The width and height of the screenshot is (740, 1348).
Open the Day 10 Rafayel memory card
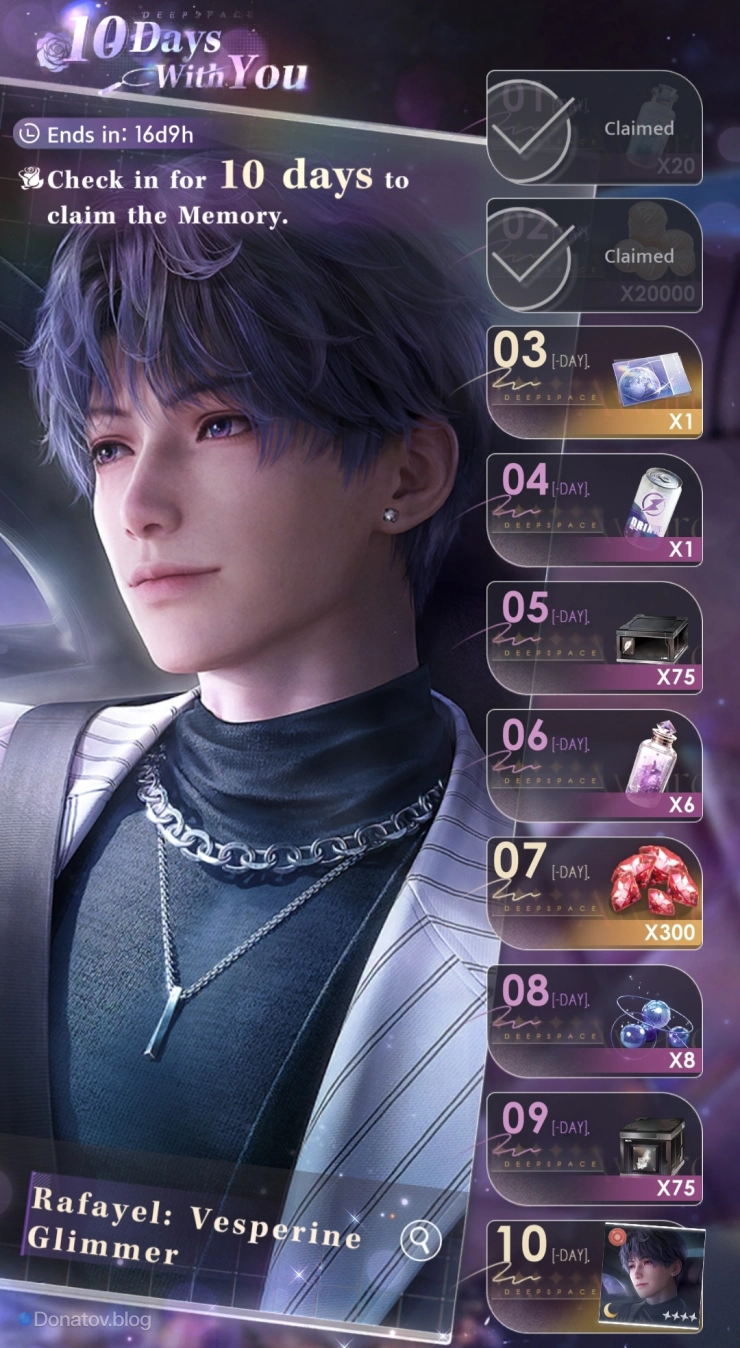(653, 1276)
